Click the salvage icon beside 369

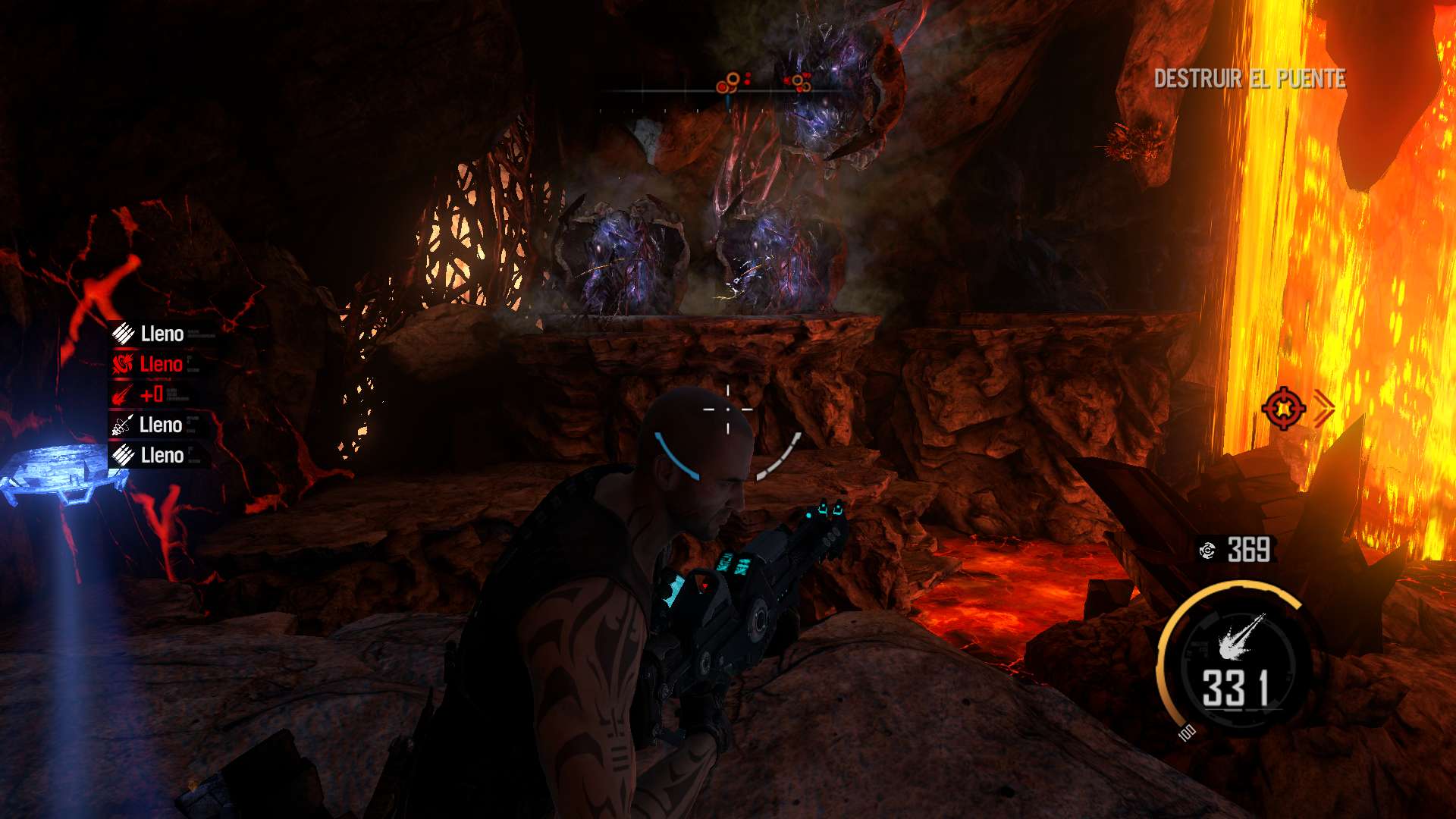pyautogui.click(x=1207, y=550)
